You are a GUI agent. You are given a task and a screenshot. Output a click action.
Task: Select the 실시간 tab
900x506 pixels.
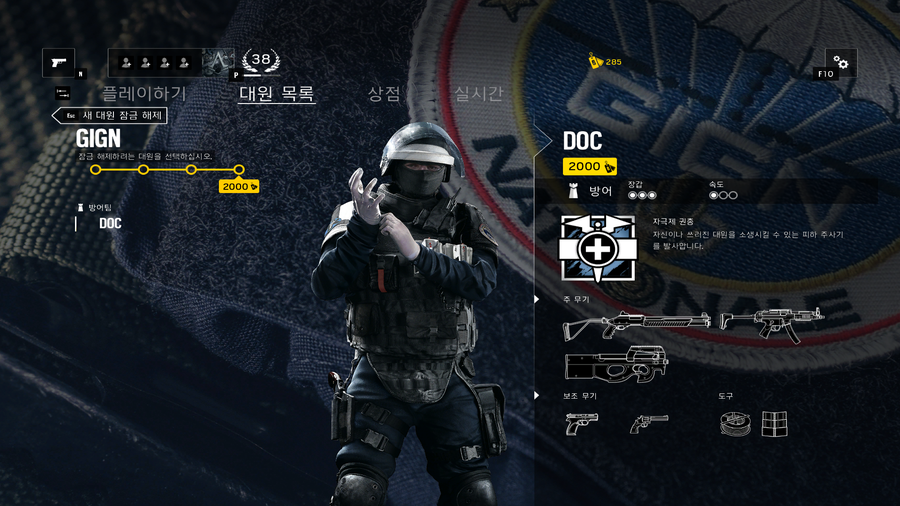478,94
